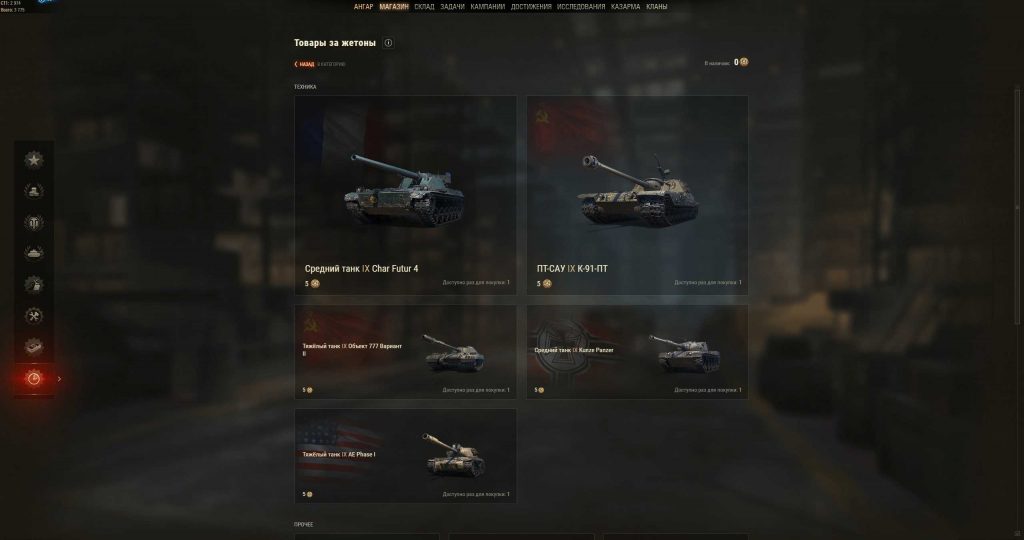Select the Char Futur 4 tank card
Image resolution: width=1024 pixels, height=540 pixels.
coord(405,195)
